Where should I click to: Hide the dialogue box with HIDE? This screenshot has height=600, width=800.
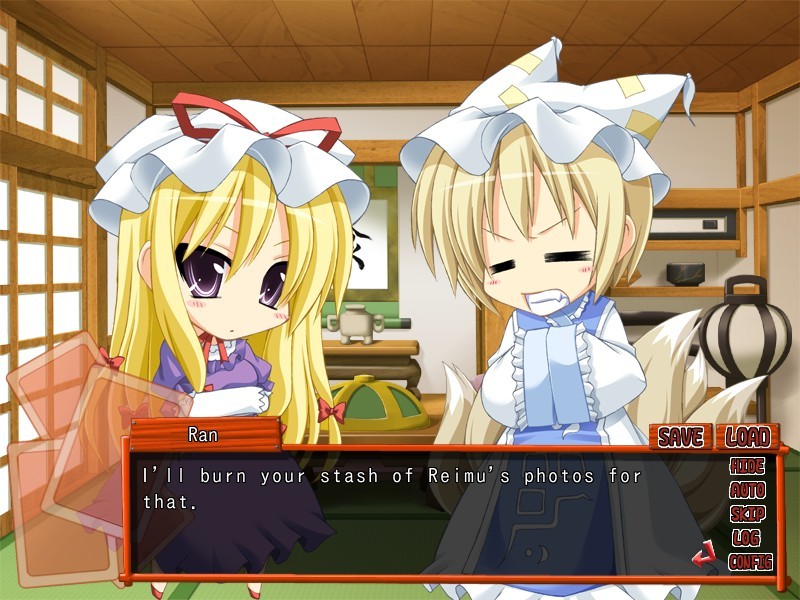pyautogui.click(x=748, y=467)
